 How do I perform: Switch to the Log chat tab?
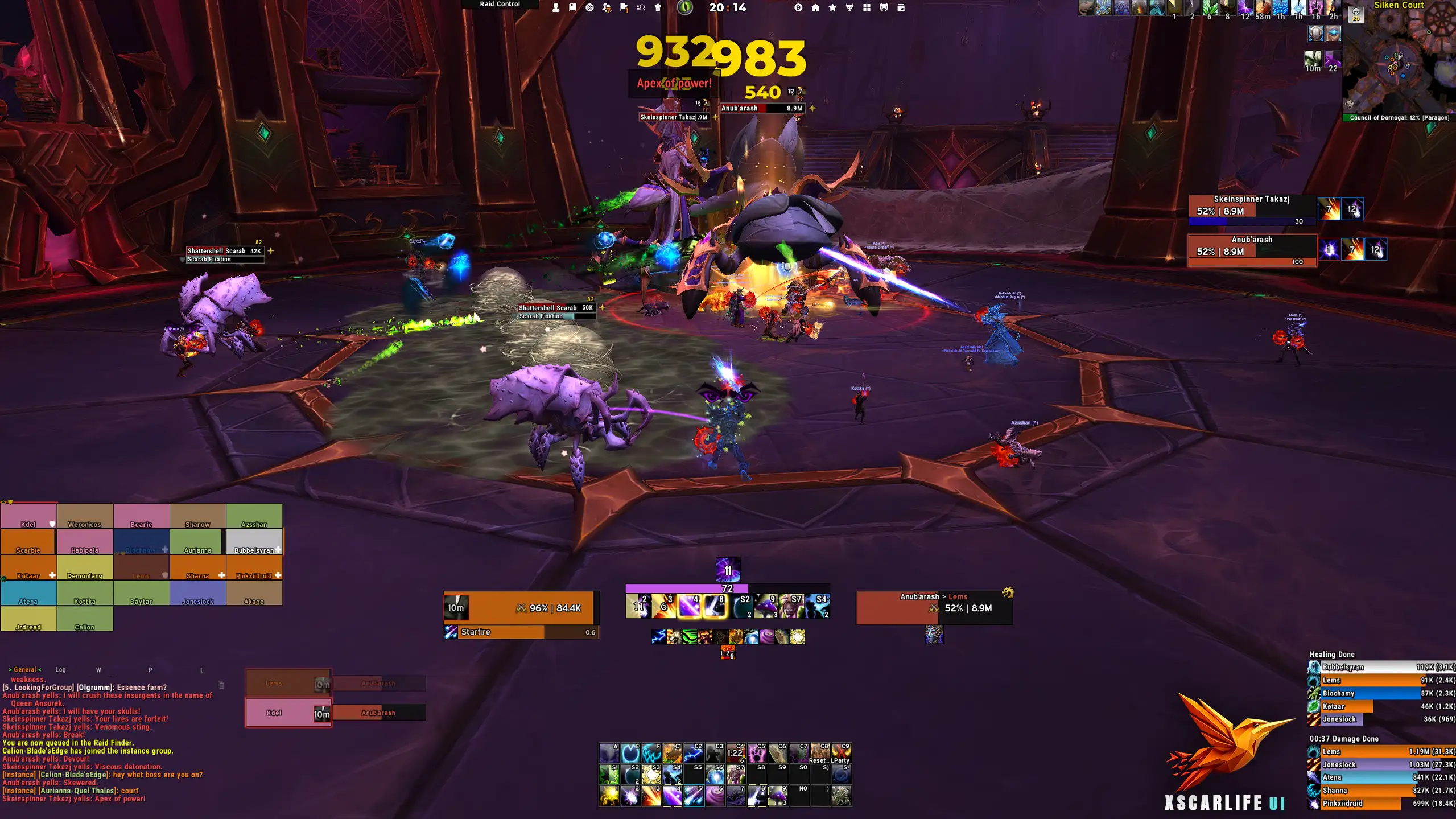pos(60,670)
